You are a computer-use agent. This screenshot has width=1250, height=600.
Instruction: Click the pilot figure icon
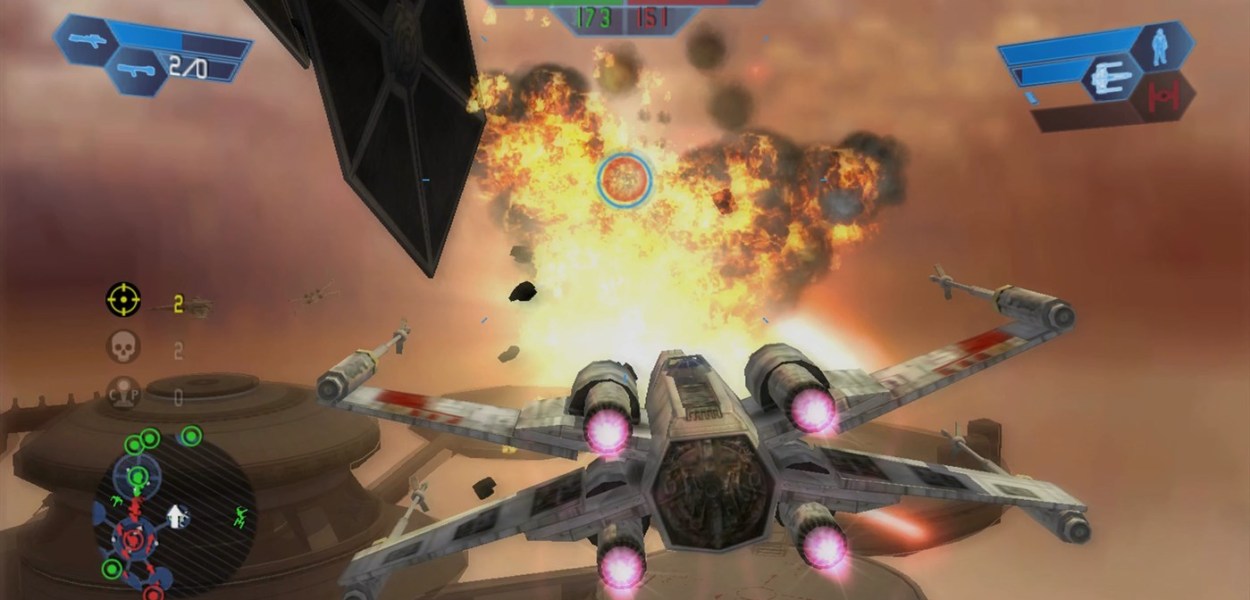click(1159, 47)
